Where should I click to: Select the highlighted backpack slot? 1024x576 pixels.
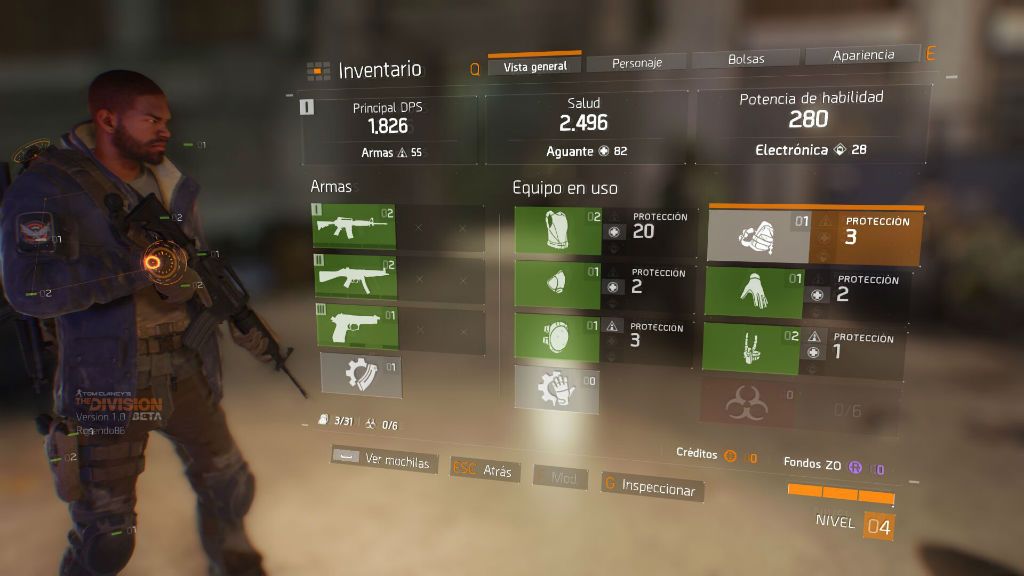759,236
